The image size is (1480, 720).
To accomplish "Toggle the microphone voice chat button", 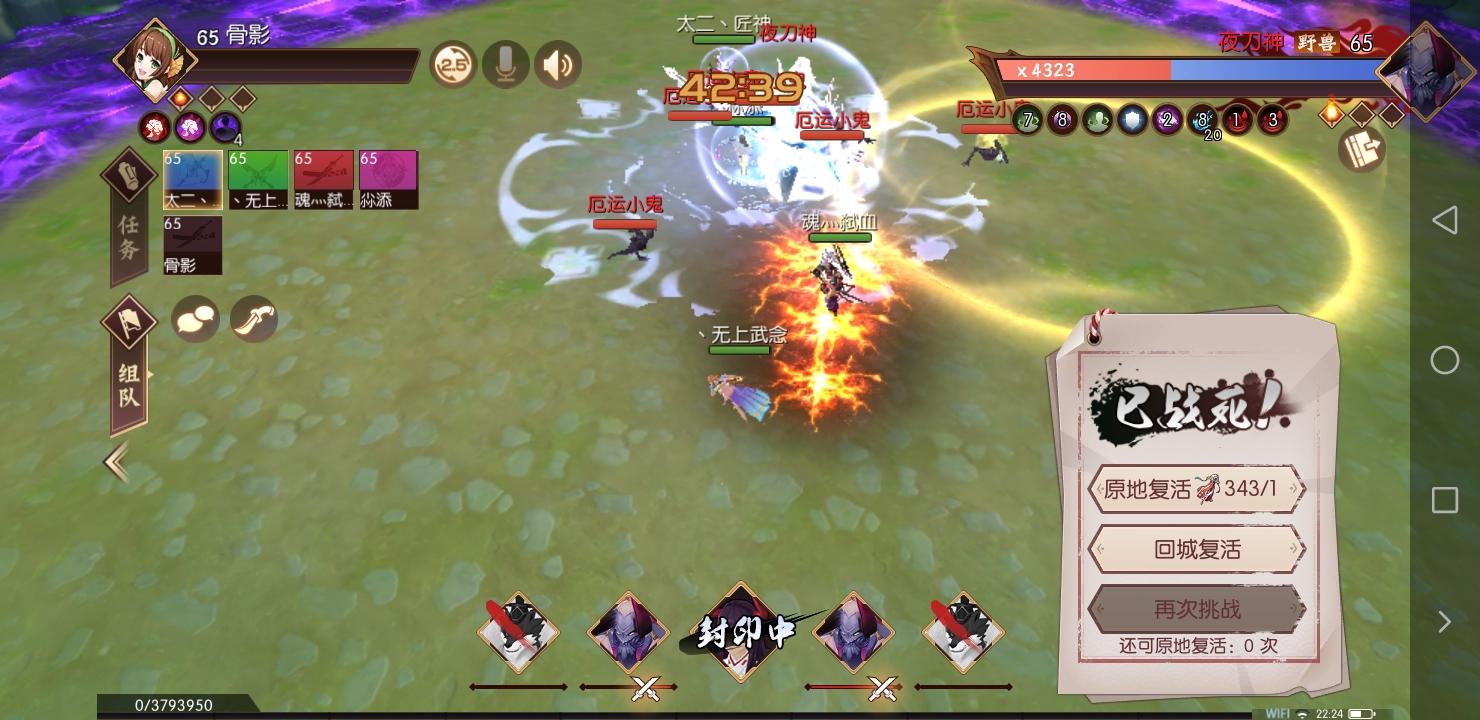I will point(505,63).
